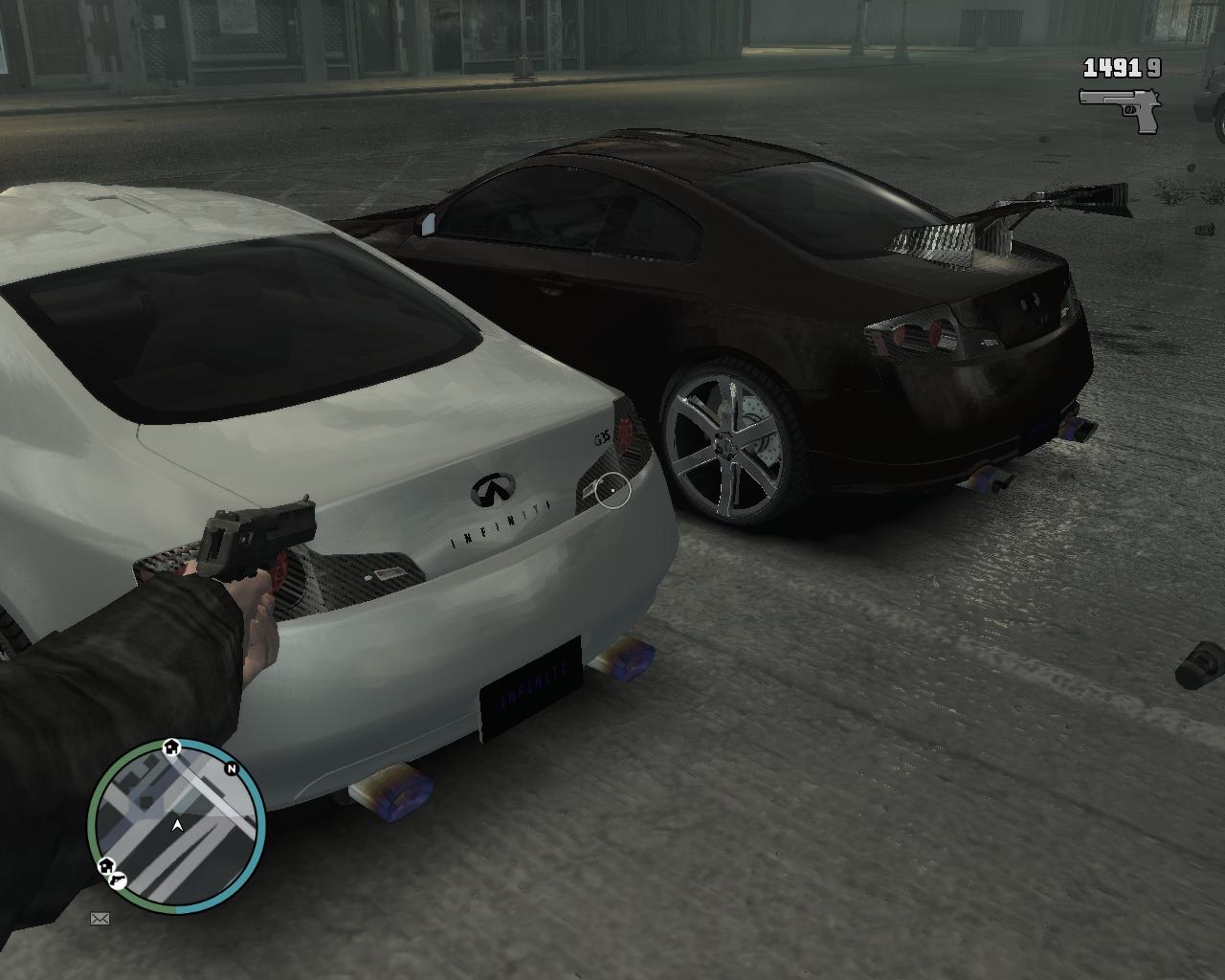Image resolution: width=1225 pixels, height=980 pixels.
Task: Select the safehouse marker beside the gun shop blip
Action: coord(105,866)
